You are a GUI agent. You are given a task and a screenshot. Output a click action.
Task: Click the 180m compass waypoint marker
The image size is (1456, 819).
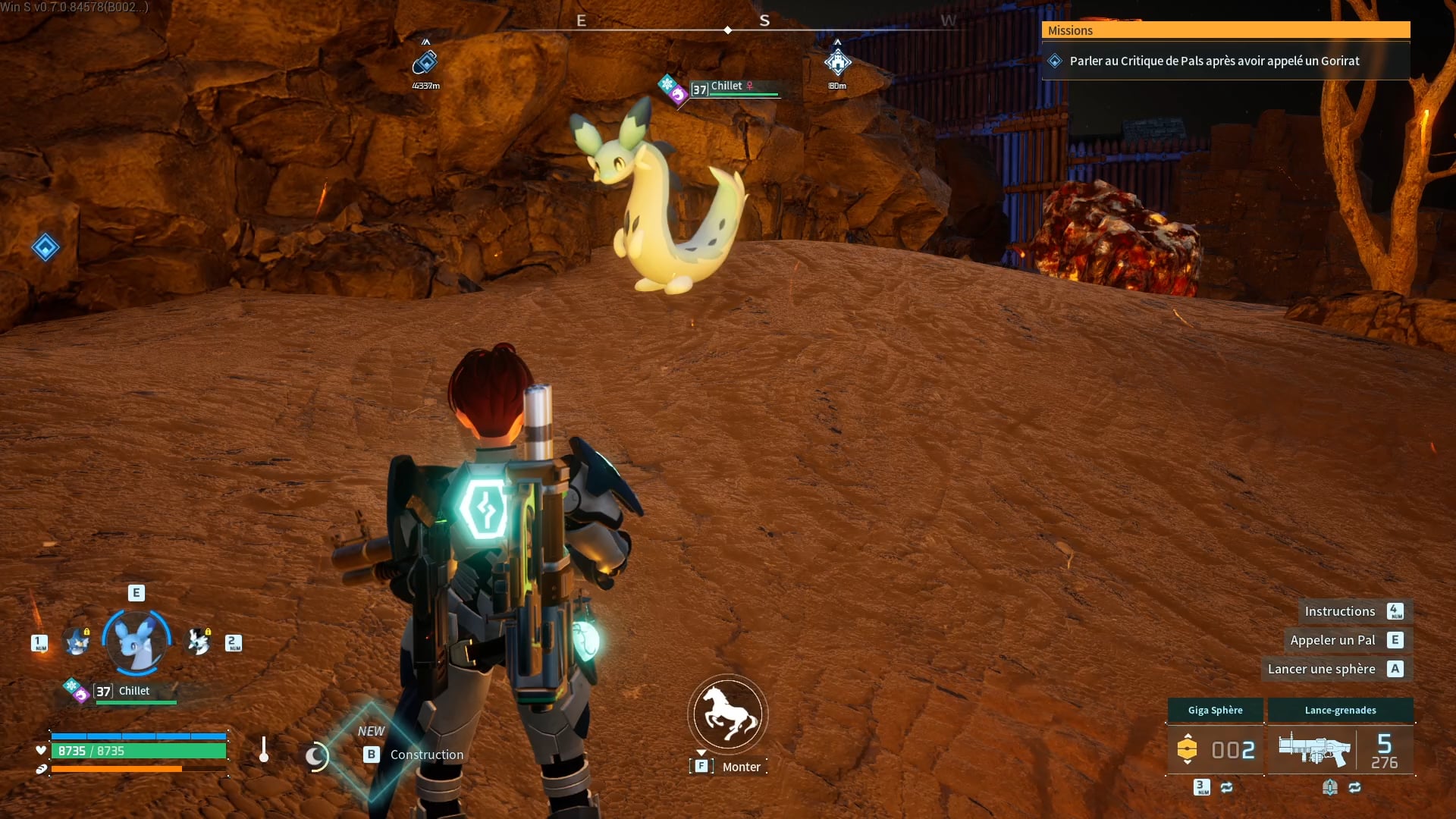click(837, 63)
